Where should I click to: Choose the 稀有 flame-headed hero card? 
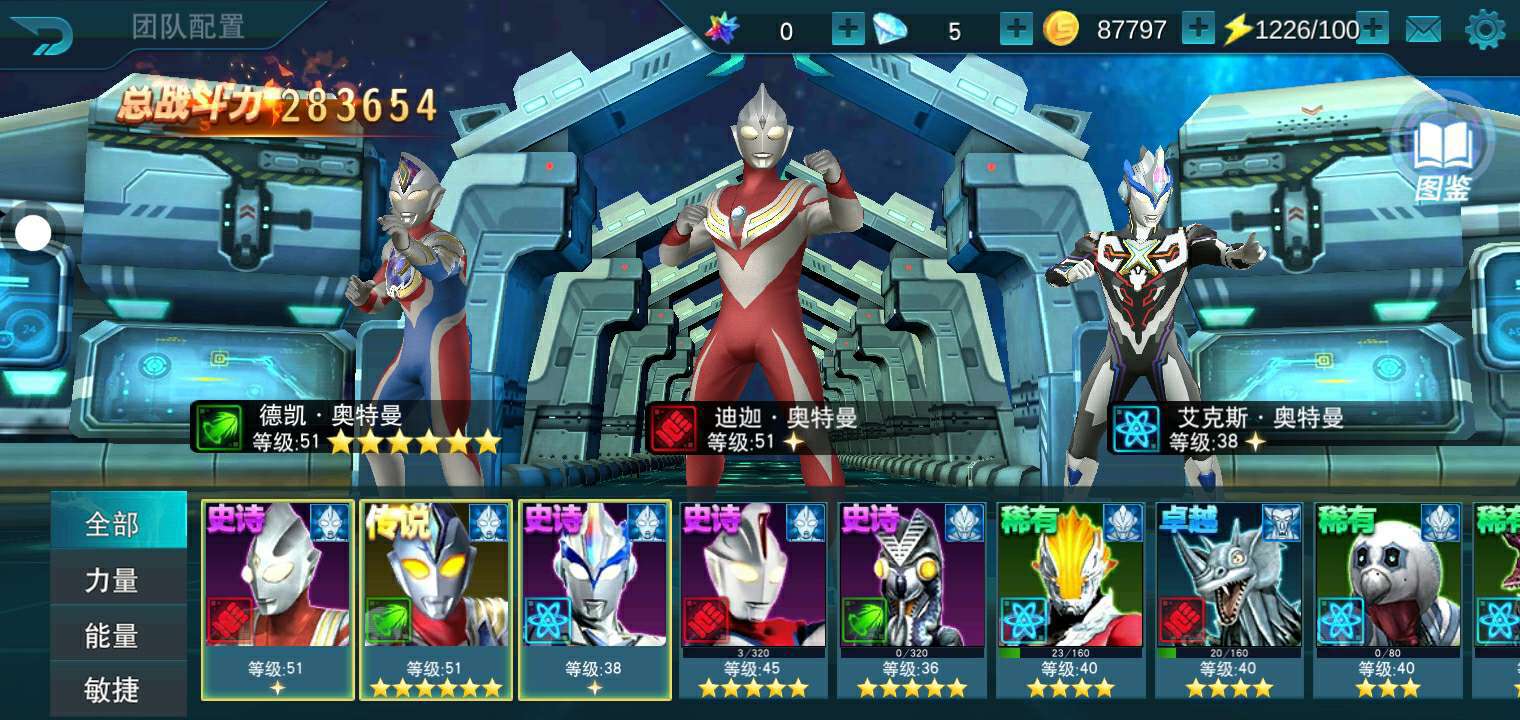pyautogui.click(x=1071, y=598)
